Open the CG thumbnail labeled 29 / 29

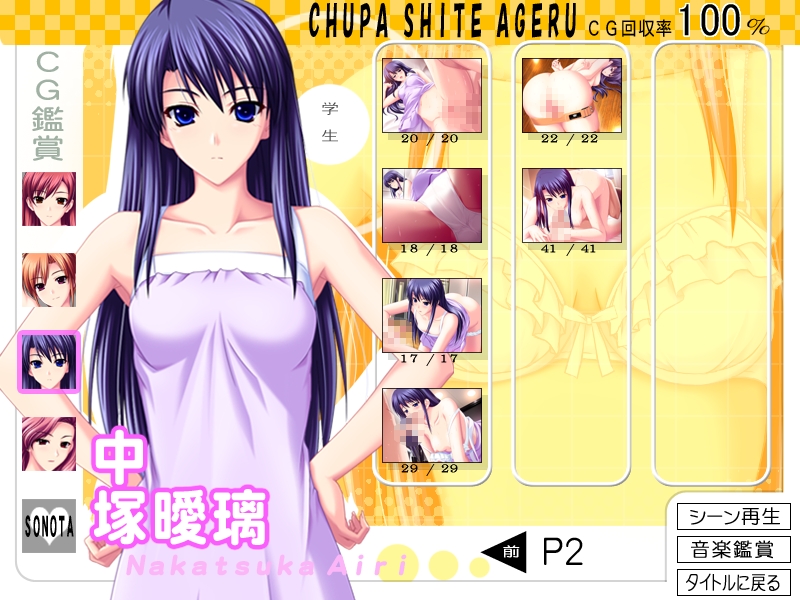(432, 425)
